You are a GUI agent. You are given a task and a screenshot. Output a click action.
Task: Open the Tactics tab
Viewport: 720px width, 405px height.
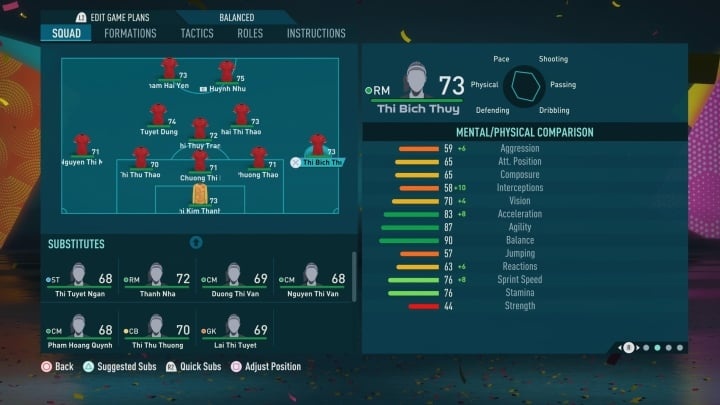[197, 33]
